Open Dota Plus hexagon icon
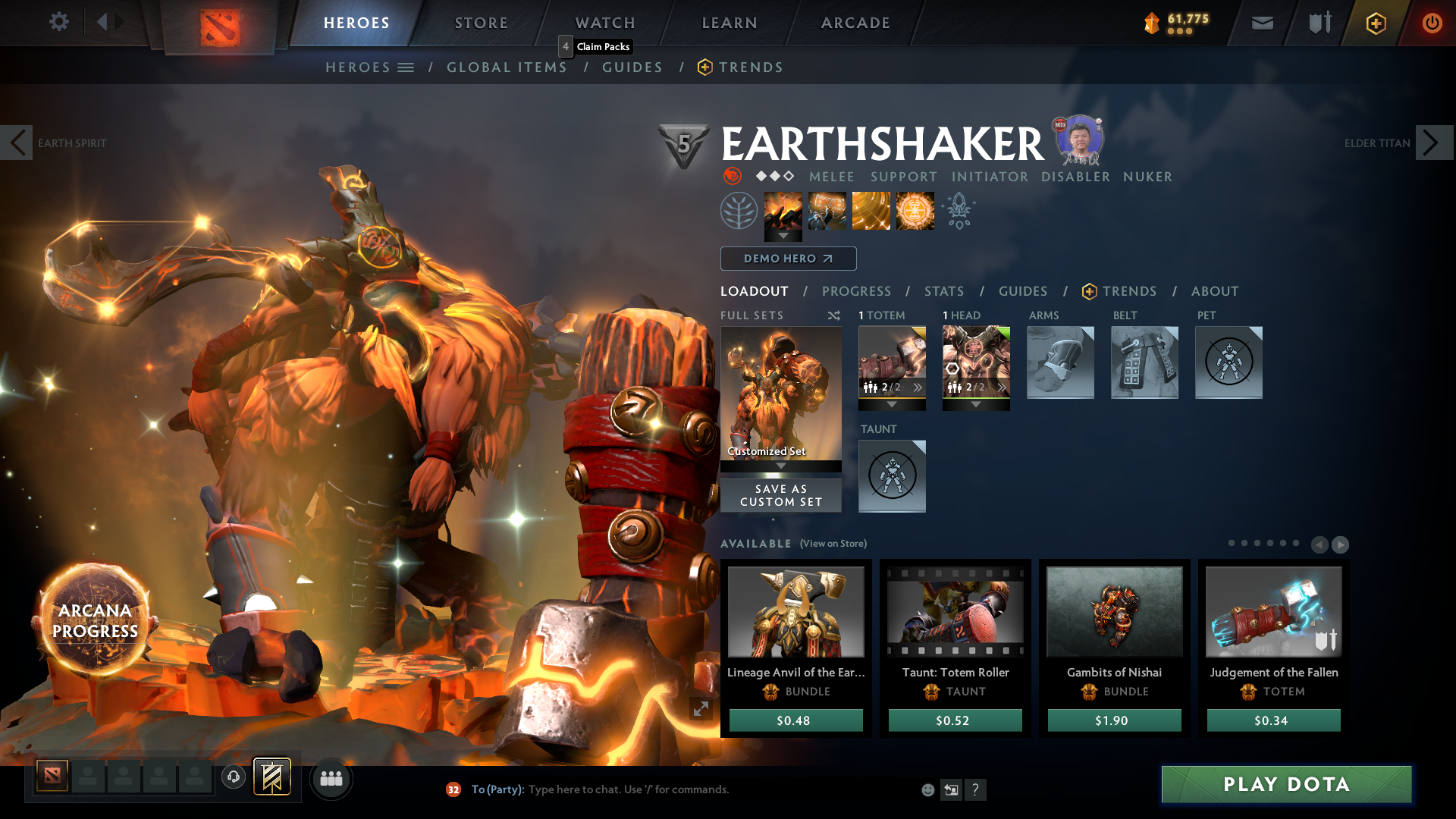The width and height of the screenshot is (1456, 819). pyautogui.click(x=1375, y=23)
